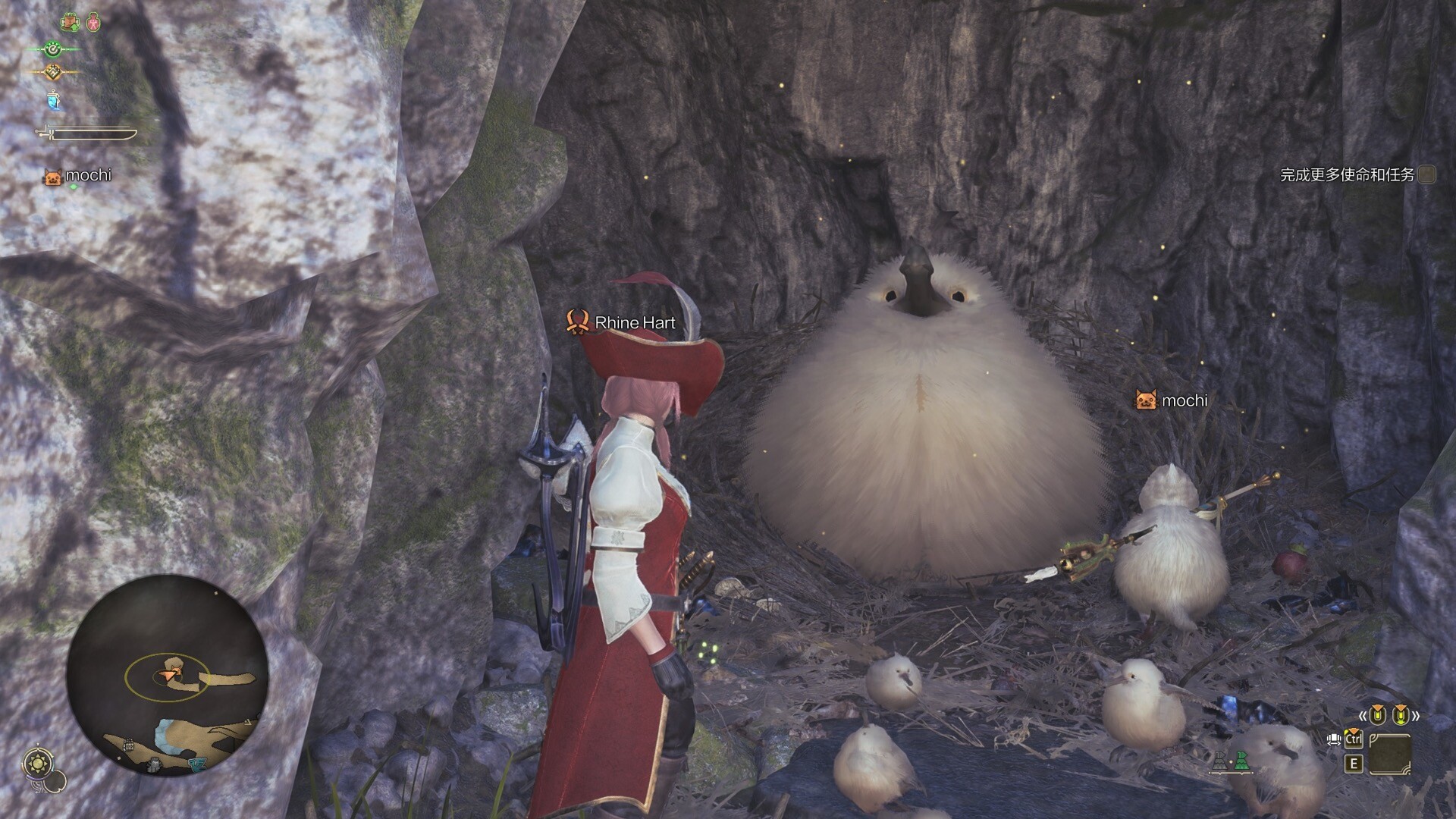
Task: Click the blue mantle specialized tool icon
Action: [52, 100]
